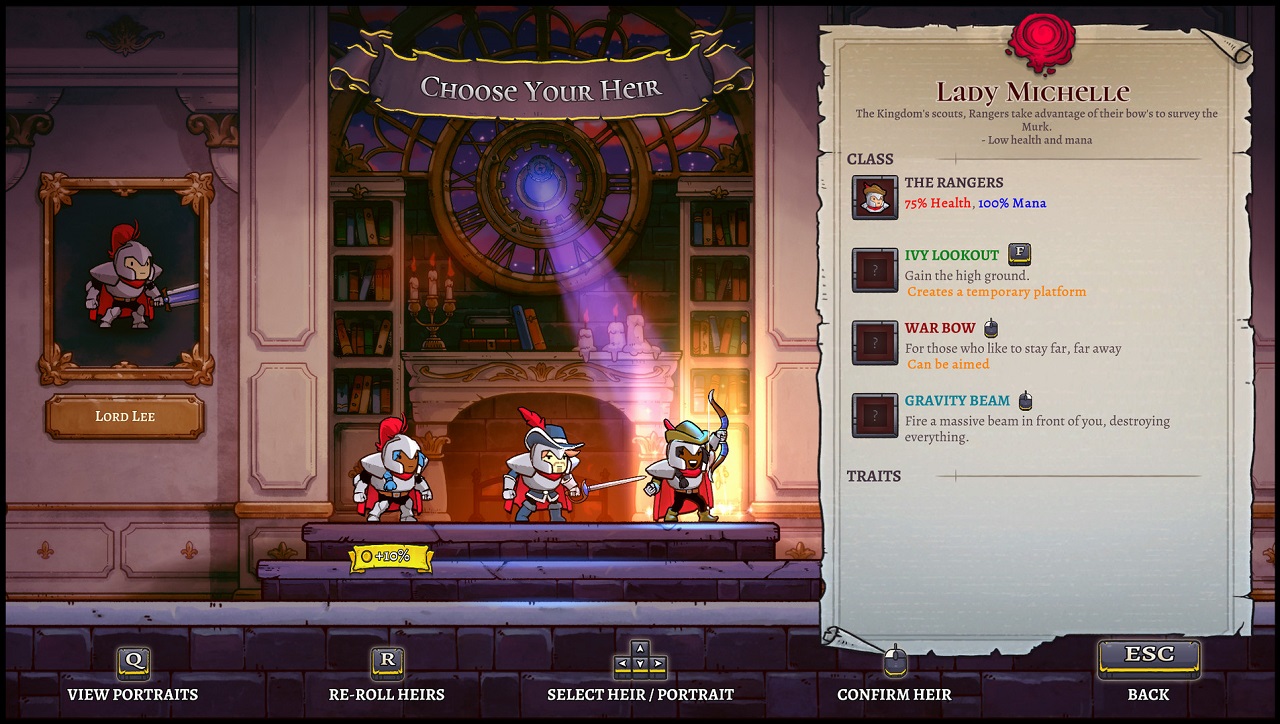Select the leftmost armored heir

[393, 480]
